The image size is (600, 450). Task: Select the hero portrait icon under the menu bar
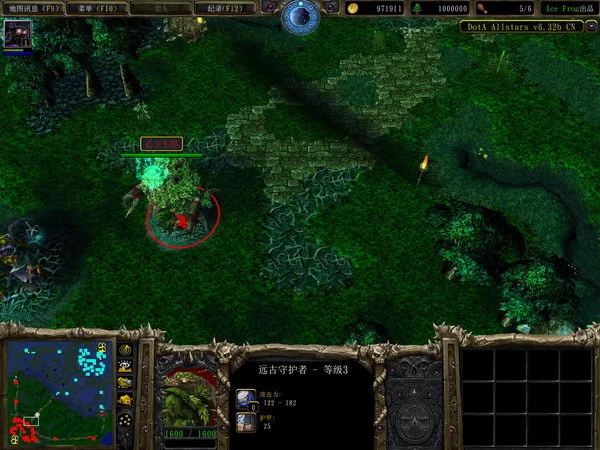(16, 35)
